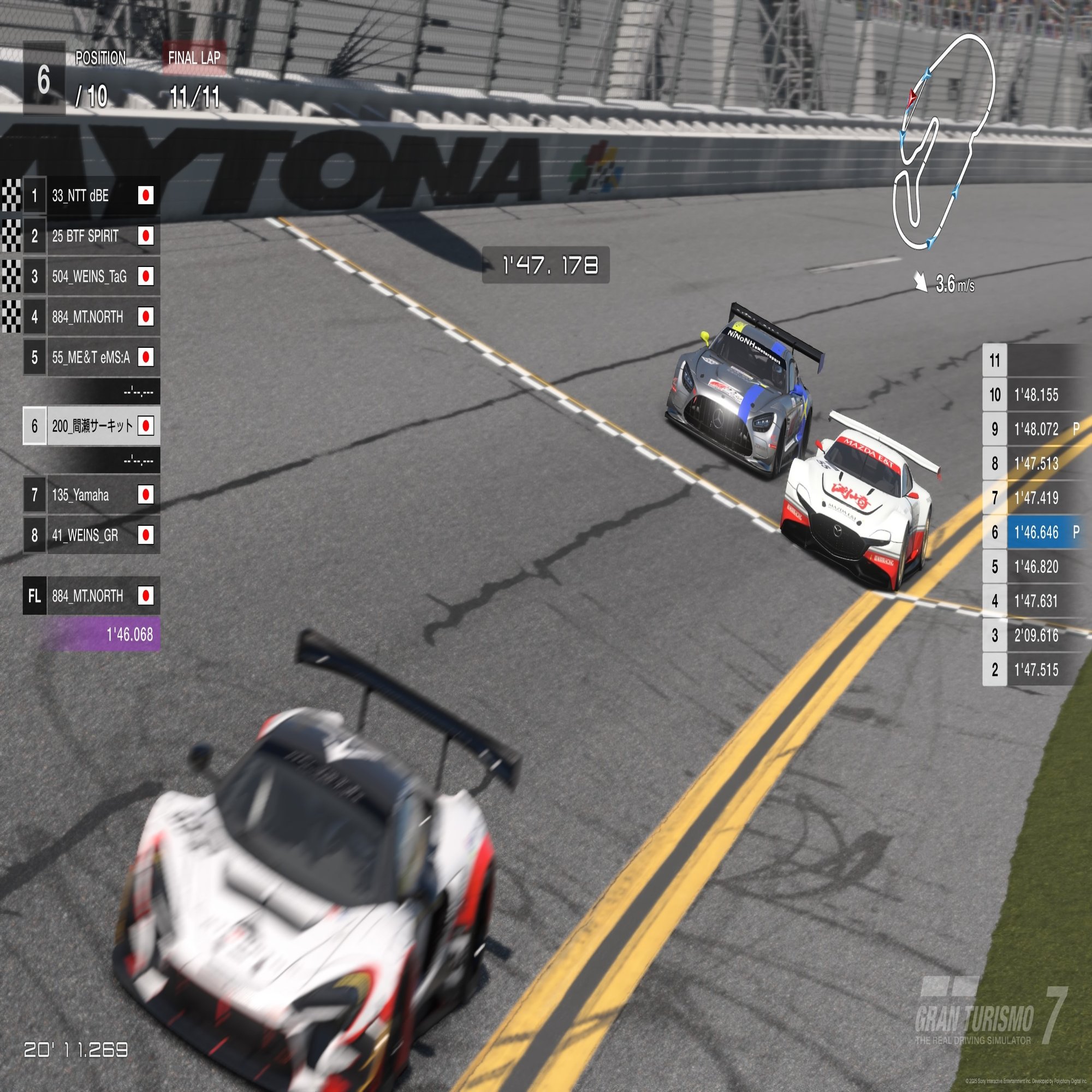1092x1092 pixels.
Task: Select the fastest lap 884_MT.NORTH entry
Action: point(91,596)
